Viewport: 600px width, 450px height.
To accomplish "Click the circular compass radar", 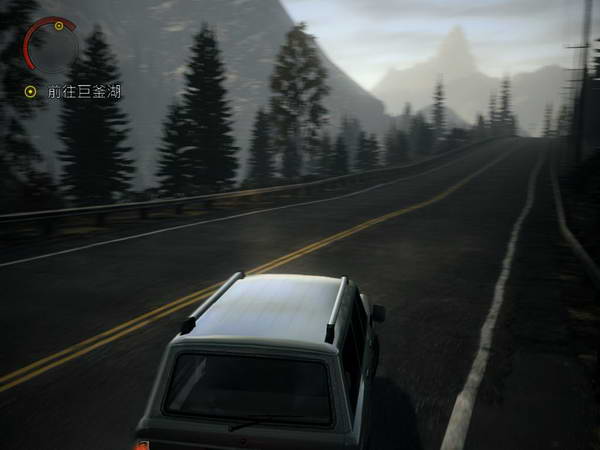I will (x=52, y=46).
